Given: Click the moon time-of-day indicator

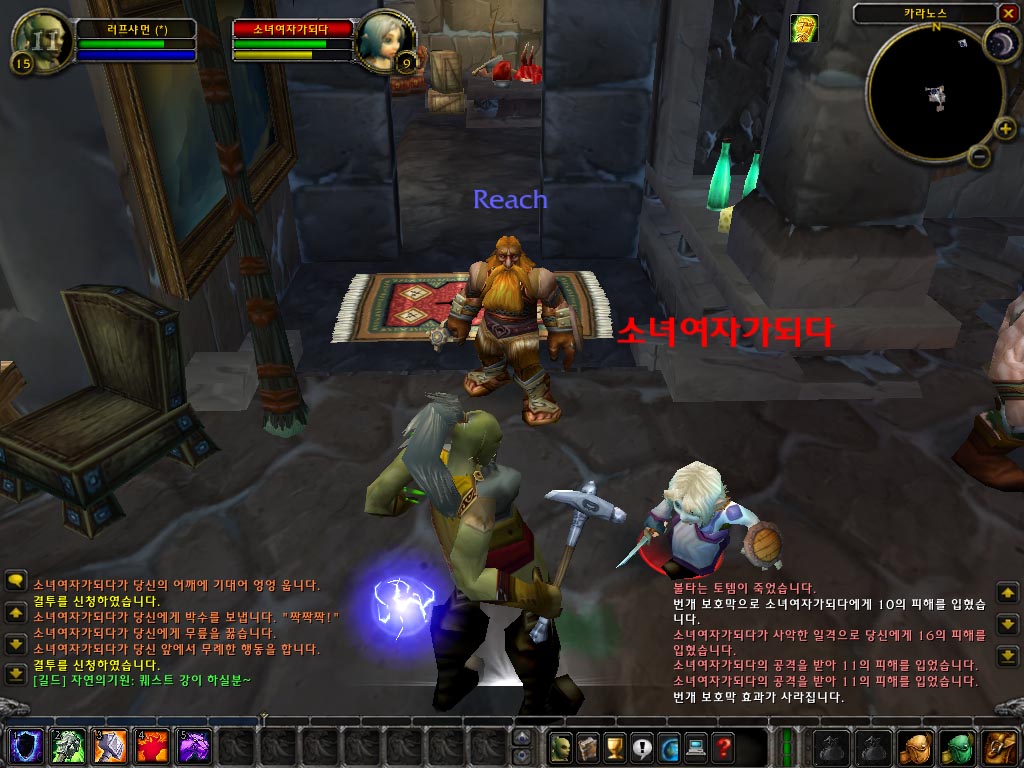Looking at the screenshot, I should (999, 42).
